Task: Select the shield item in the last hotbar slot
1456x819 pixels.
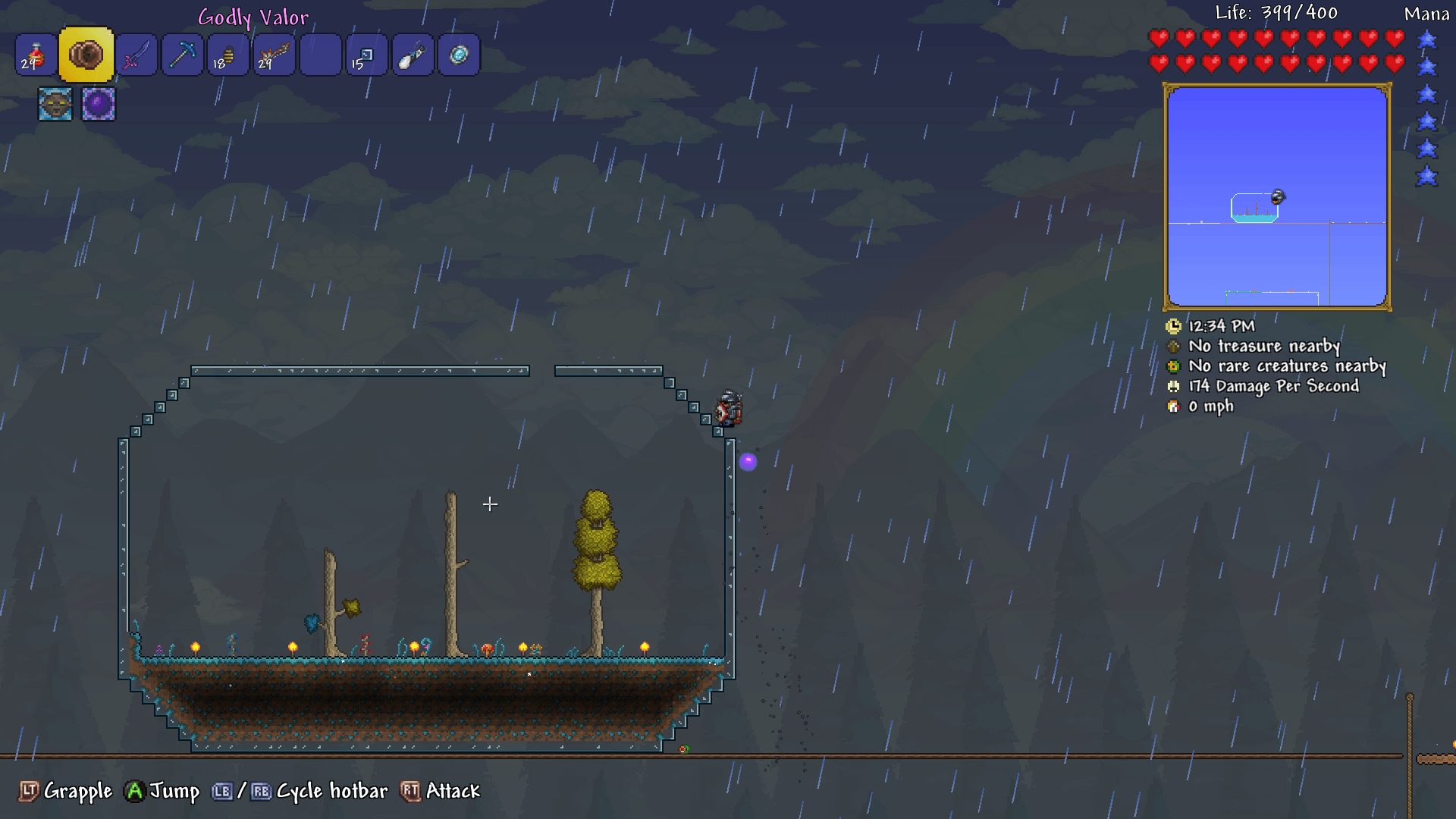Action: pyautogui.click(x=458, y=55)
